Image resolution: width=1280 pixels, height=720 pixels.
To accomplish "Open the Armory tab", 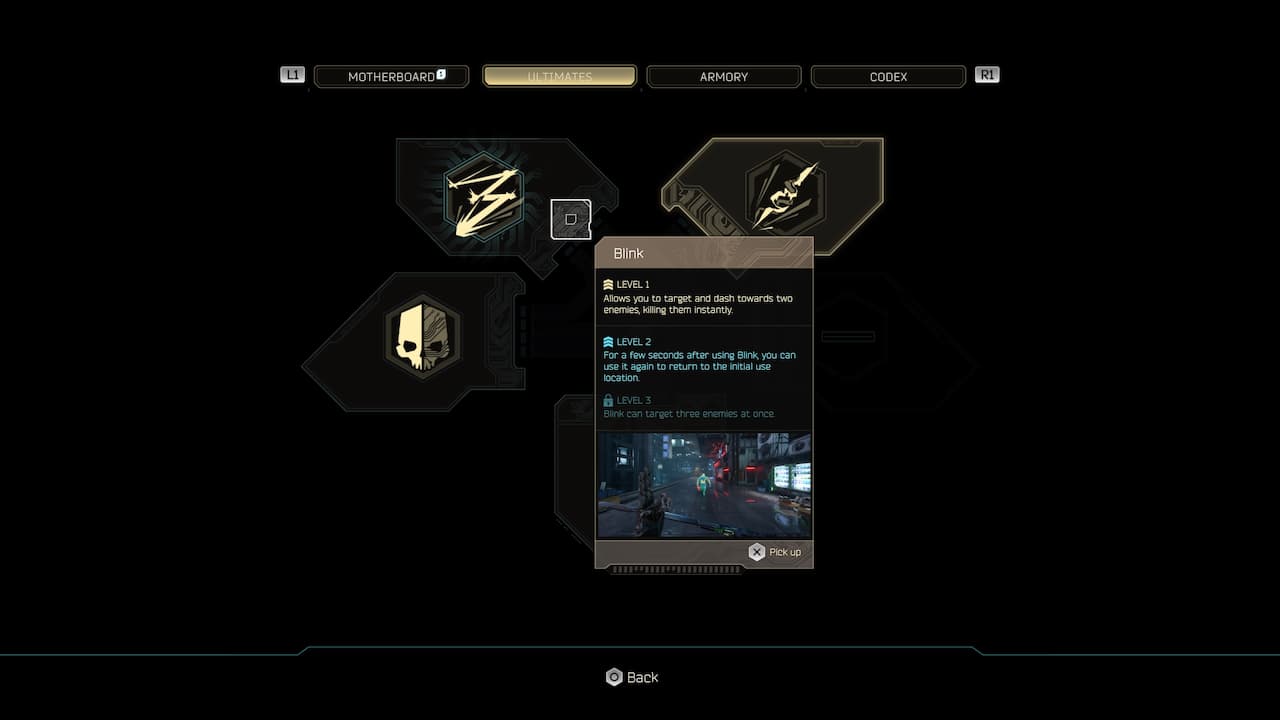I will [x=724, y=77].
